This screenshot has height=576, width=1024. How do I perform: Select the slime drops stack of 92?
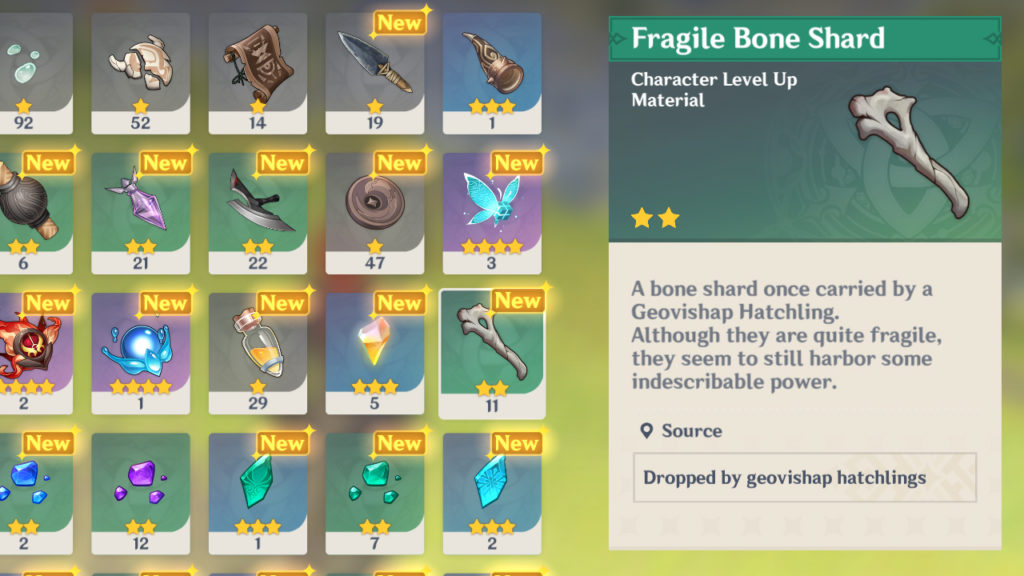pos(30,72)
